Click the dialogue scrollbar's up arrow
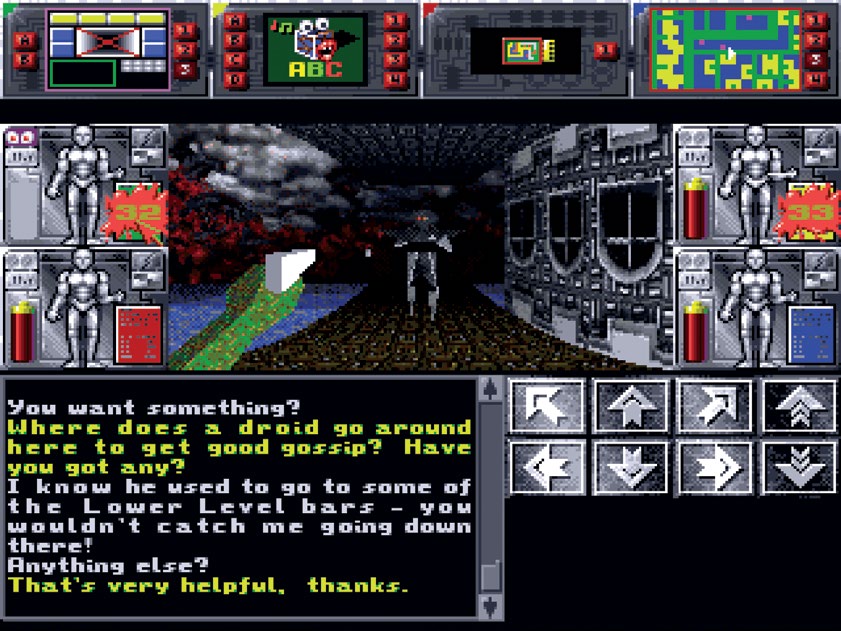 (x=489, y=389)
